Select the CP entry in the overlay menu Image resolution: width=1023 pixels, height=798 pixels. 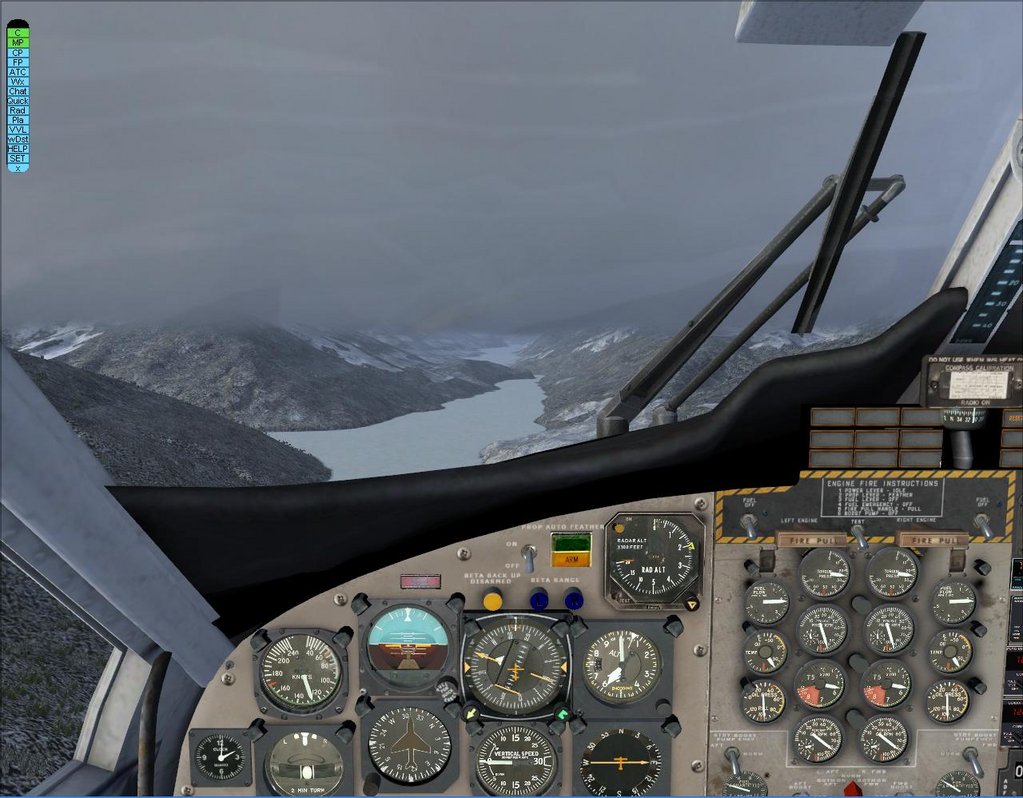(18, 52)
